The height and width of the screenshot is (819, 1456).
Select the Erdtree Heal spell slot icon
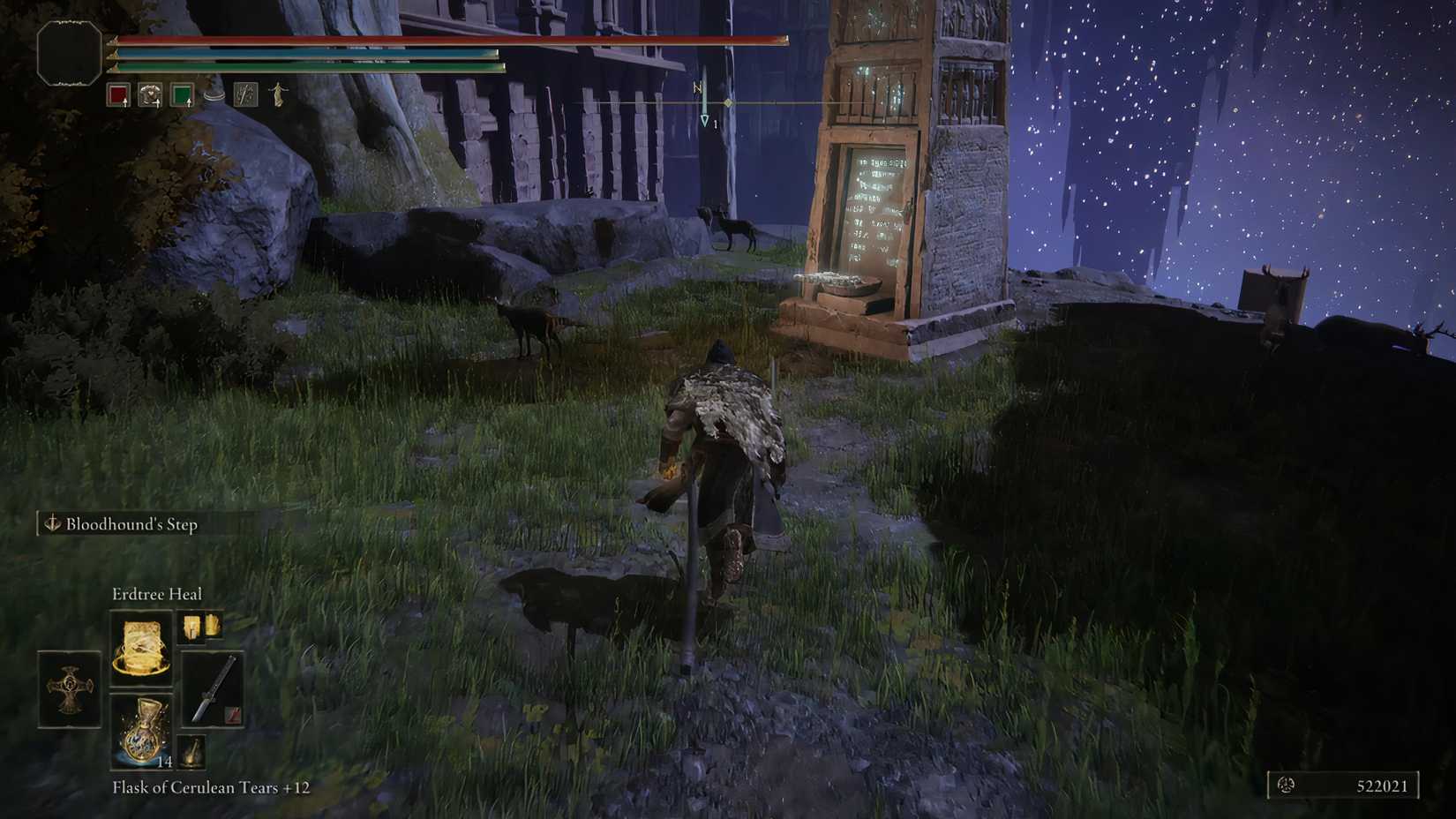140,648
